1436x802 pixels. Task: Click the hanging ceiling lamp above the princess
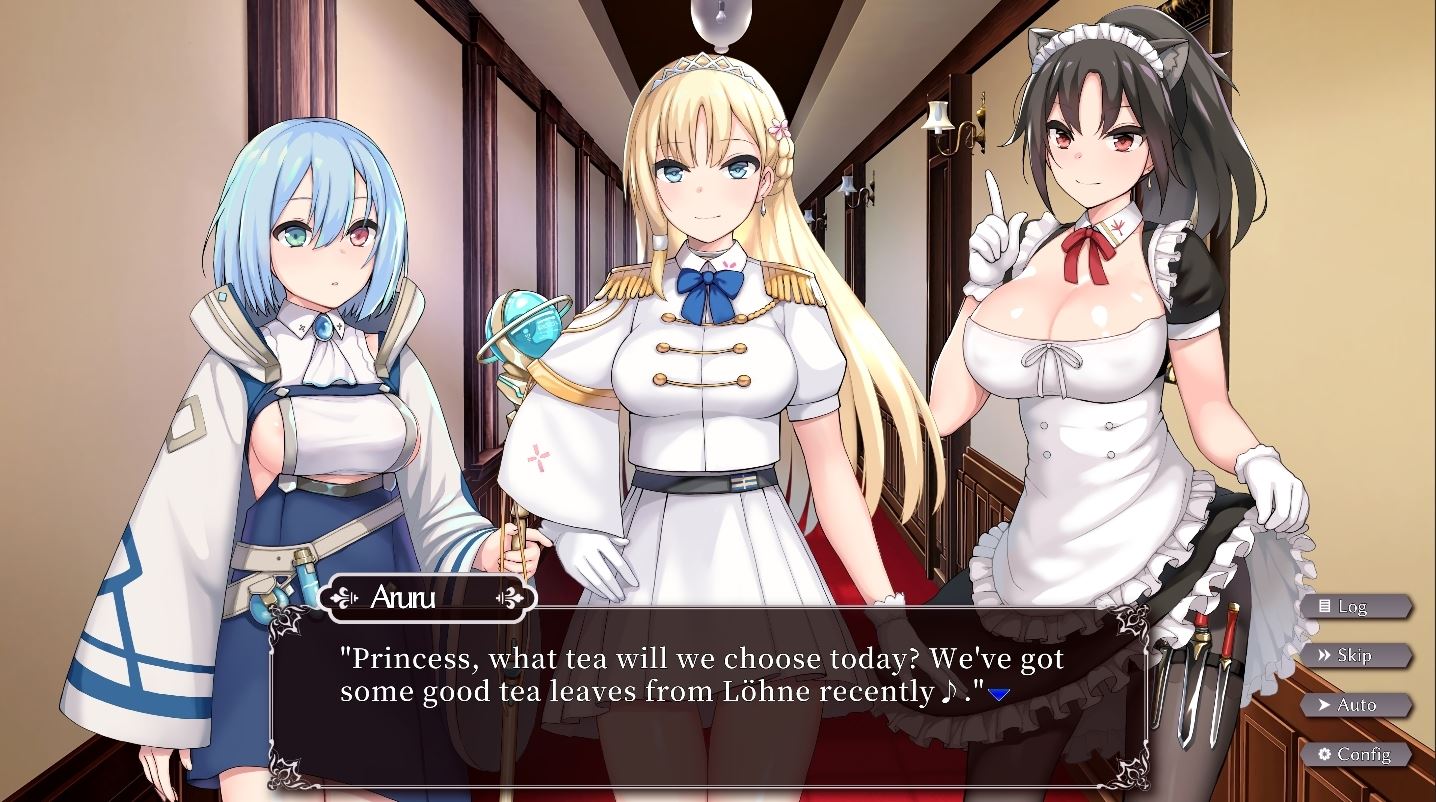pyautogui.click(x=719, y=20)
